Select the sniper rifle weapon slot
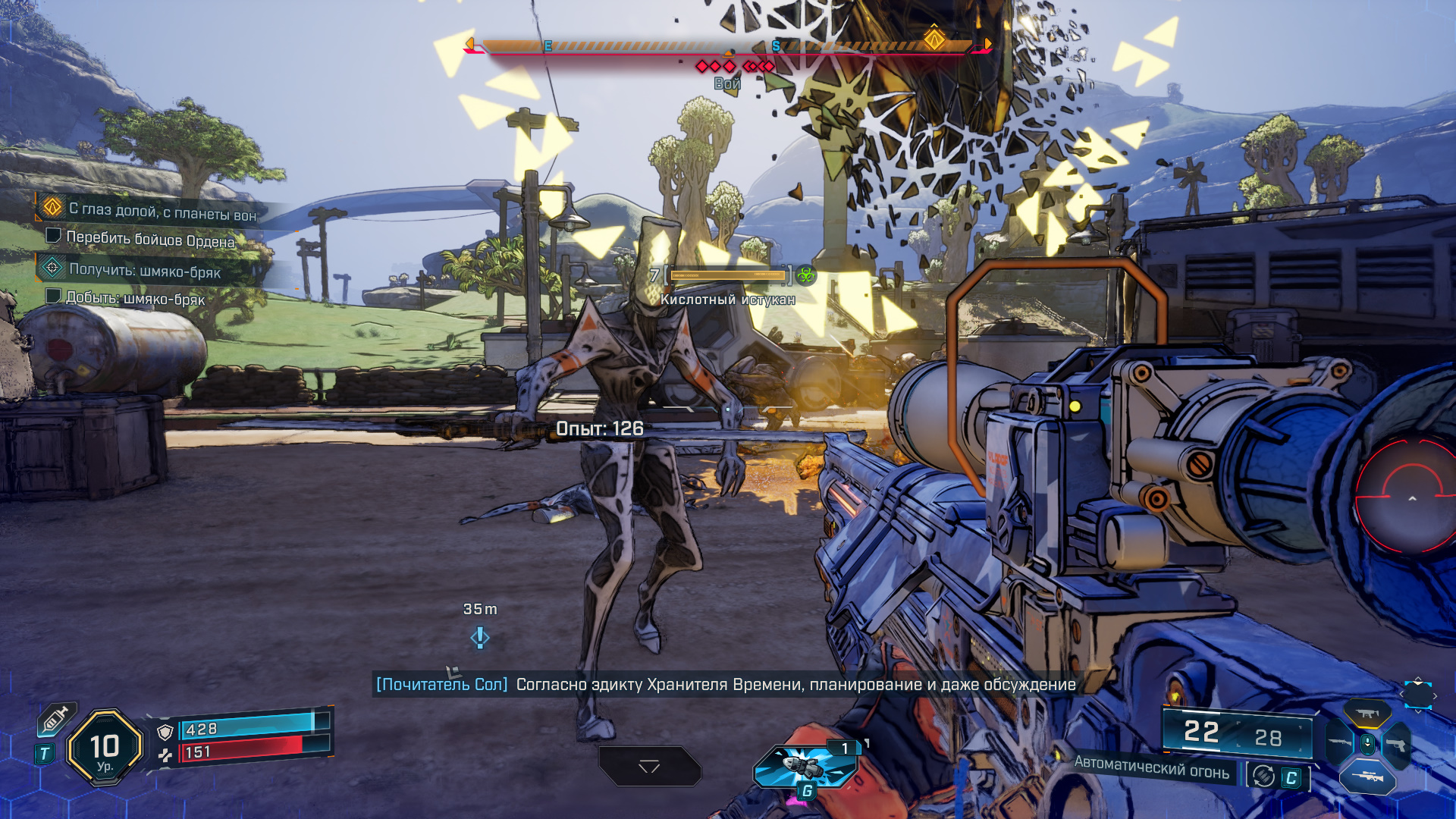Screen dimensions: 1456x819 pos(1367,777)
